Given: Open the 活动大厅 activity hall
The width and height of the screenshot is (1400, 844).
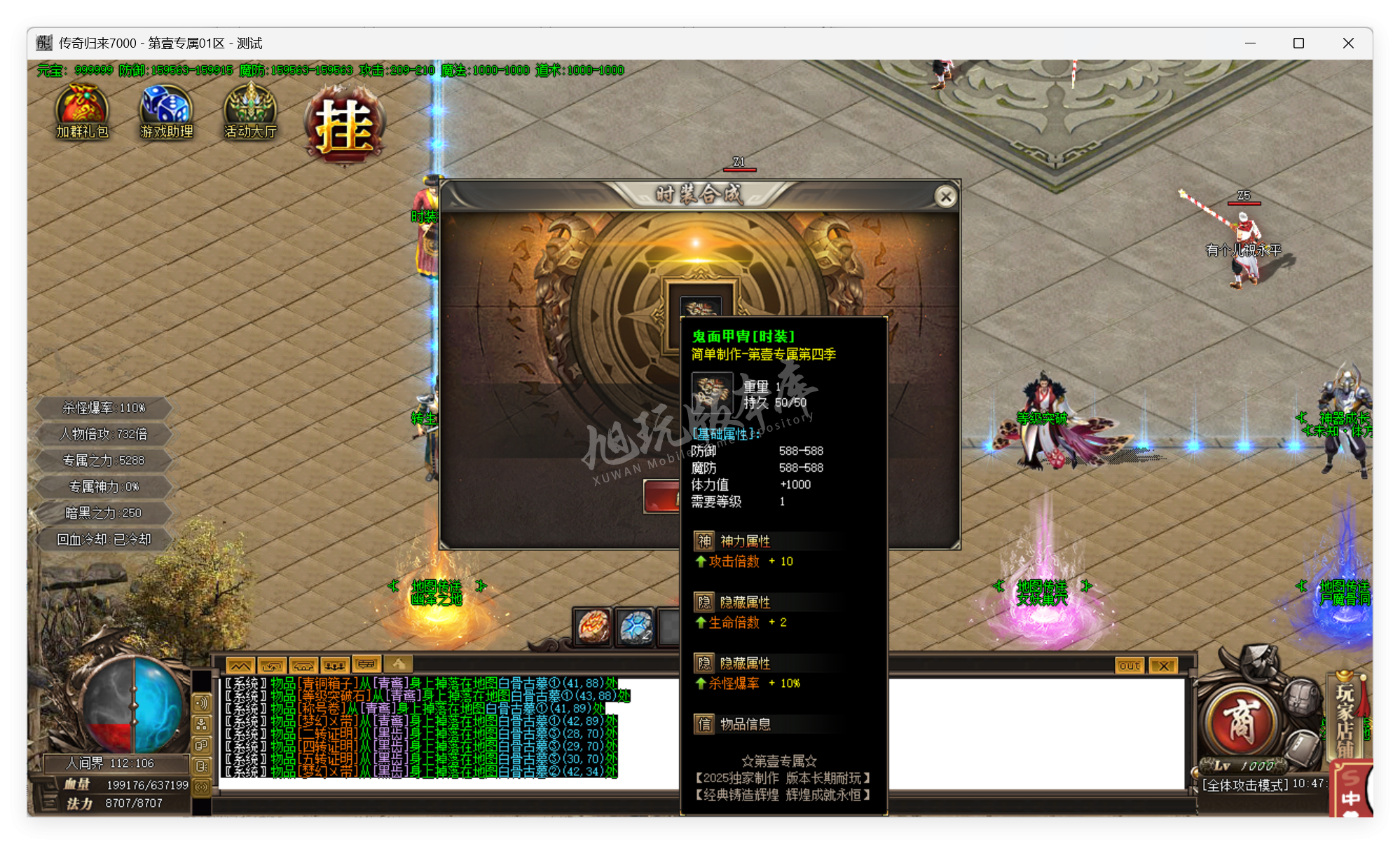Looking at the screenshot, I should pos(249,112).
